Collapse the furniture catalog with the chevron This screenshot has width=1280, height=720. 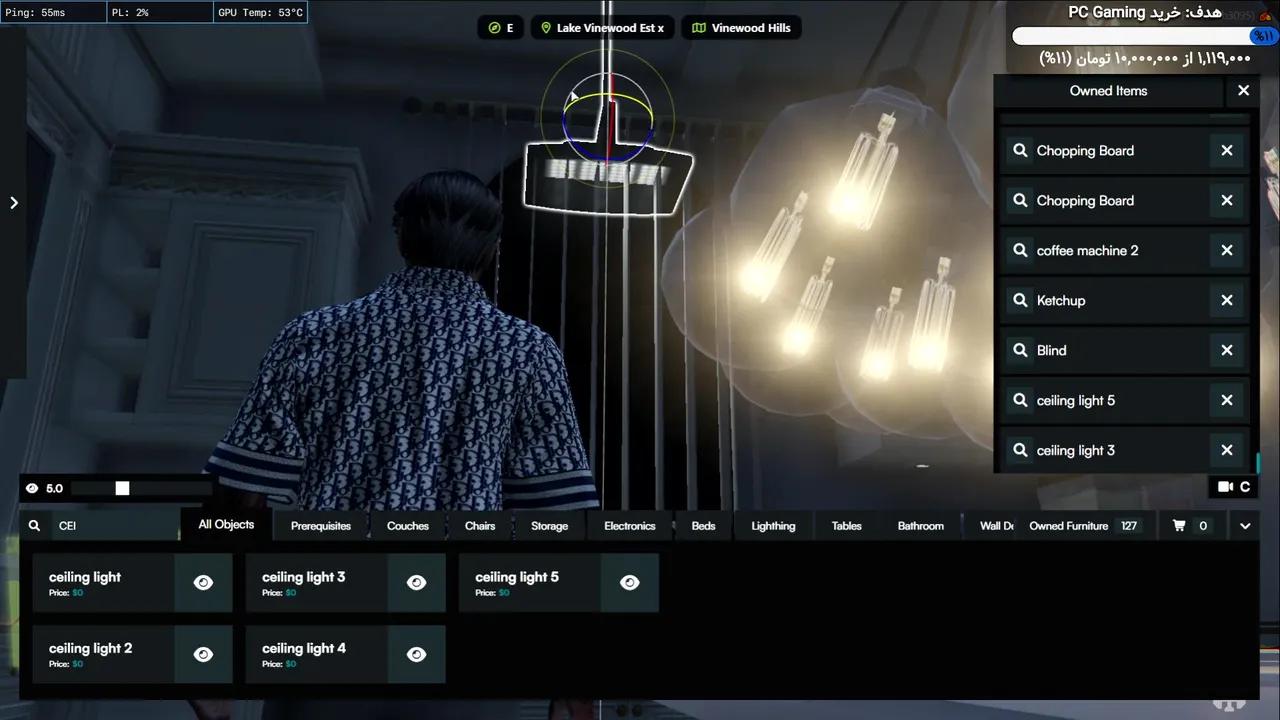[1245, 525]
